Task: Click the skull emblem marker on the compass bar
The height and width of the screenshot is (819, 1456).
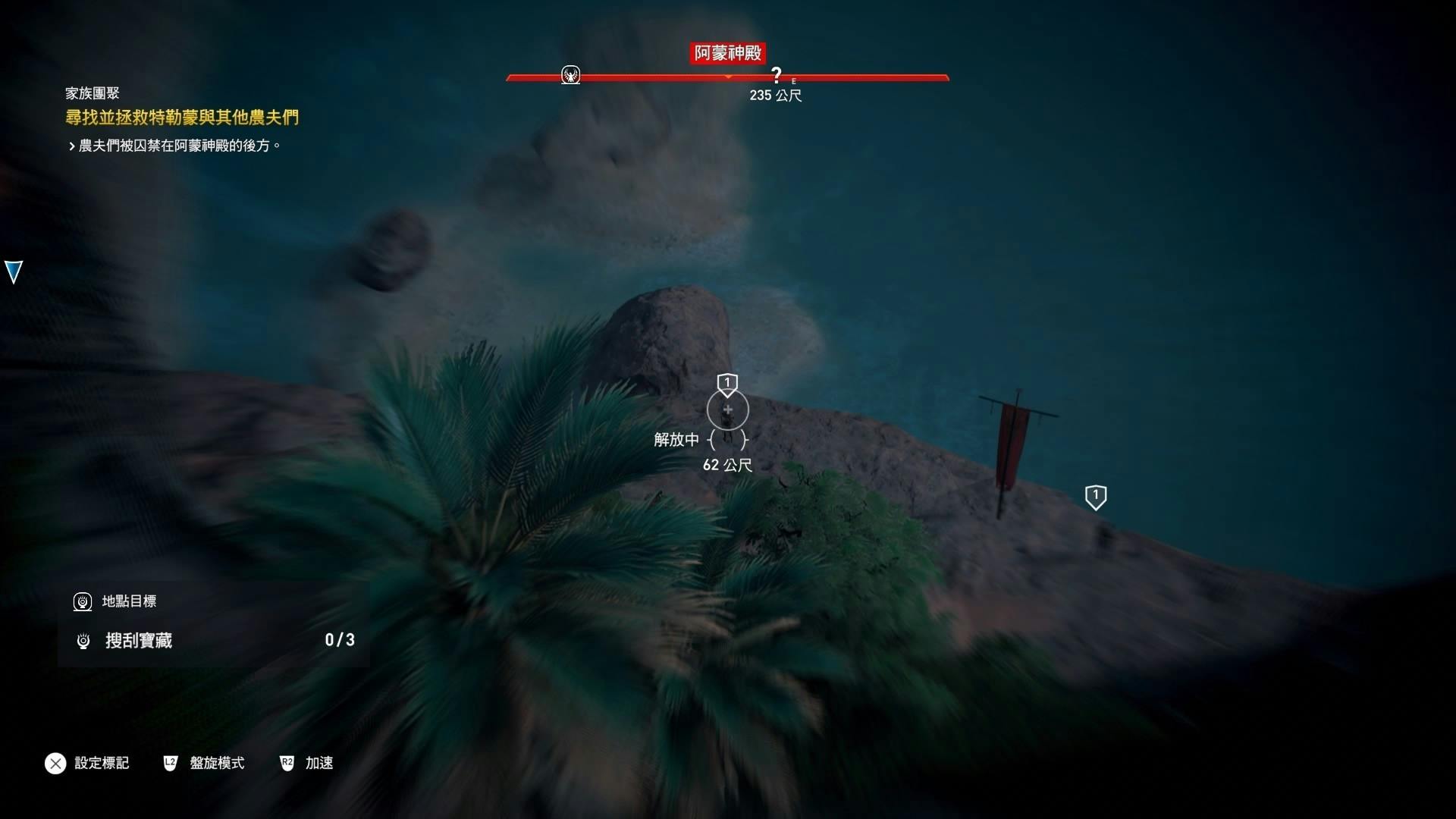Action: 570,75
